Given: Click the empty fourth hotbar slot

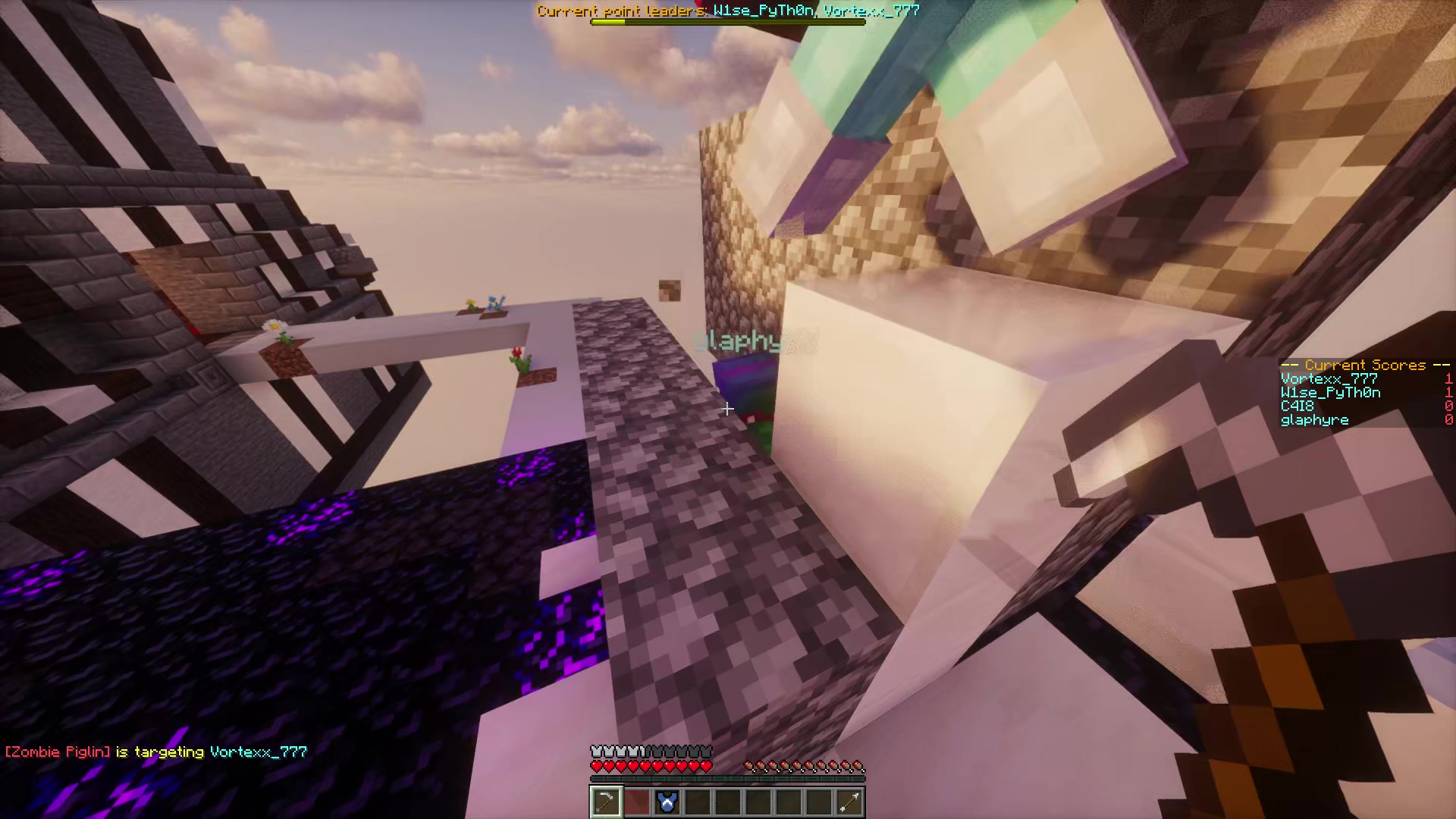Looking at the screenshot, I should pos(698,802).
